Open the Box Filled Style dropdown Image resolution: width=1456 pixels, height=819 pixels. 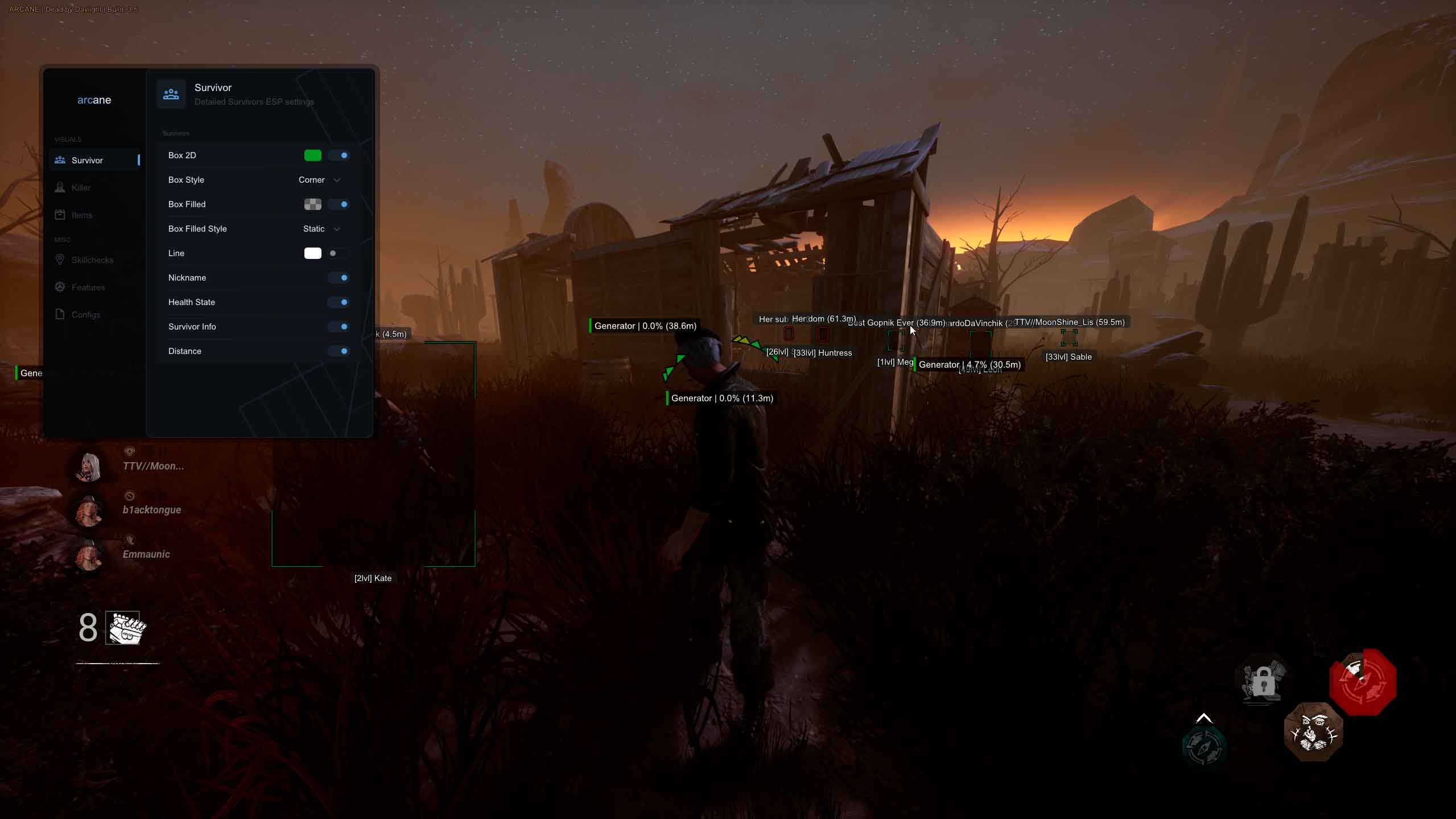click(x=320, y=229)
